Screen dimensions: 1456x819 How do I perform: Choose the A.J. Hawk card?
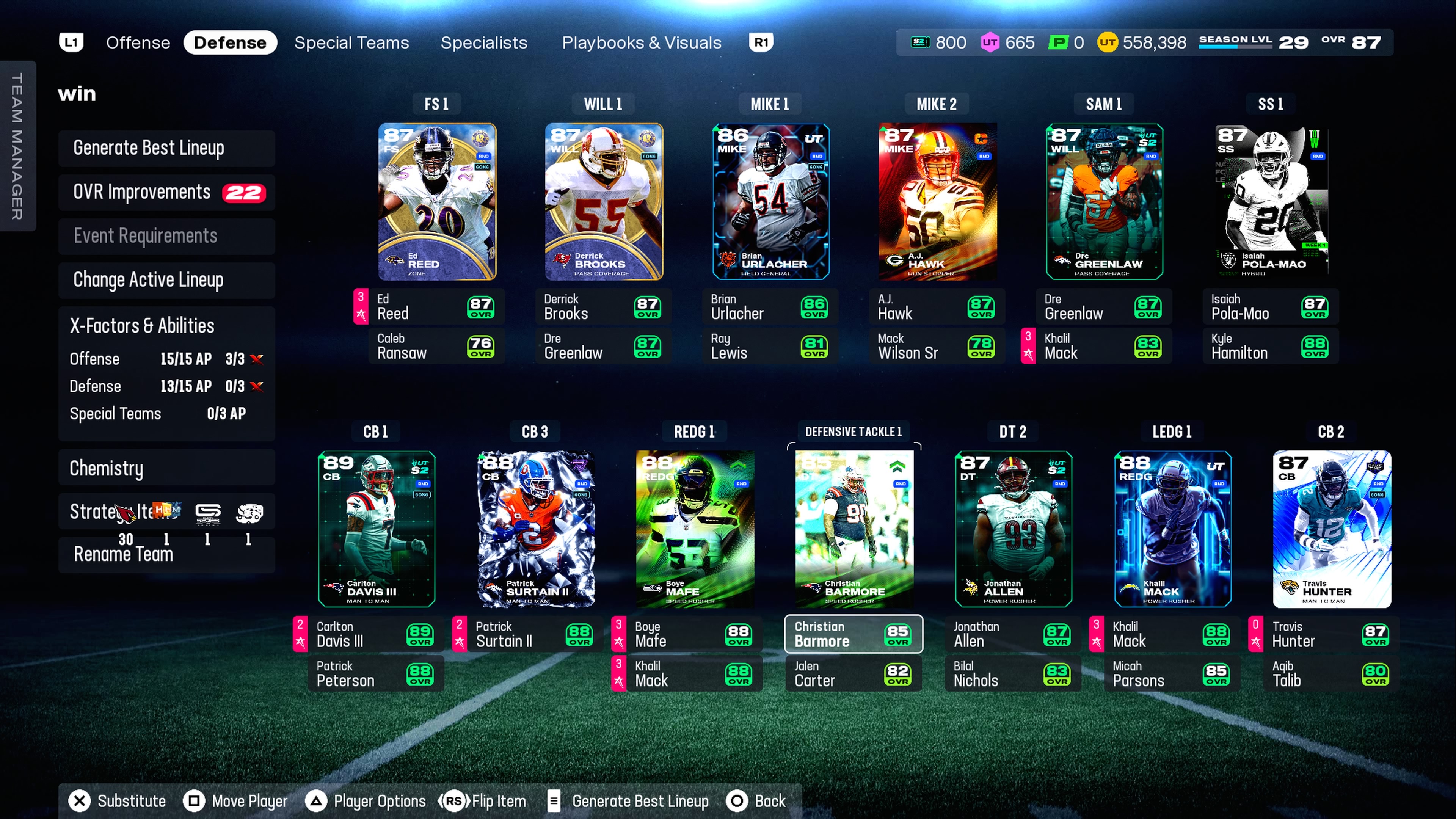(x=937, y=202)
